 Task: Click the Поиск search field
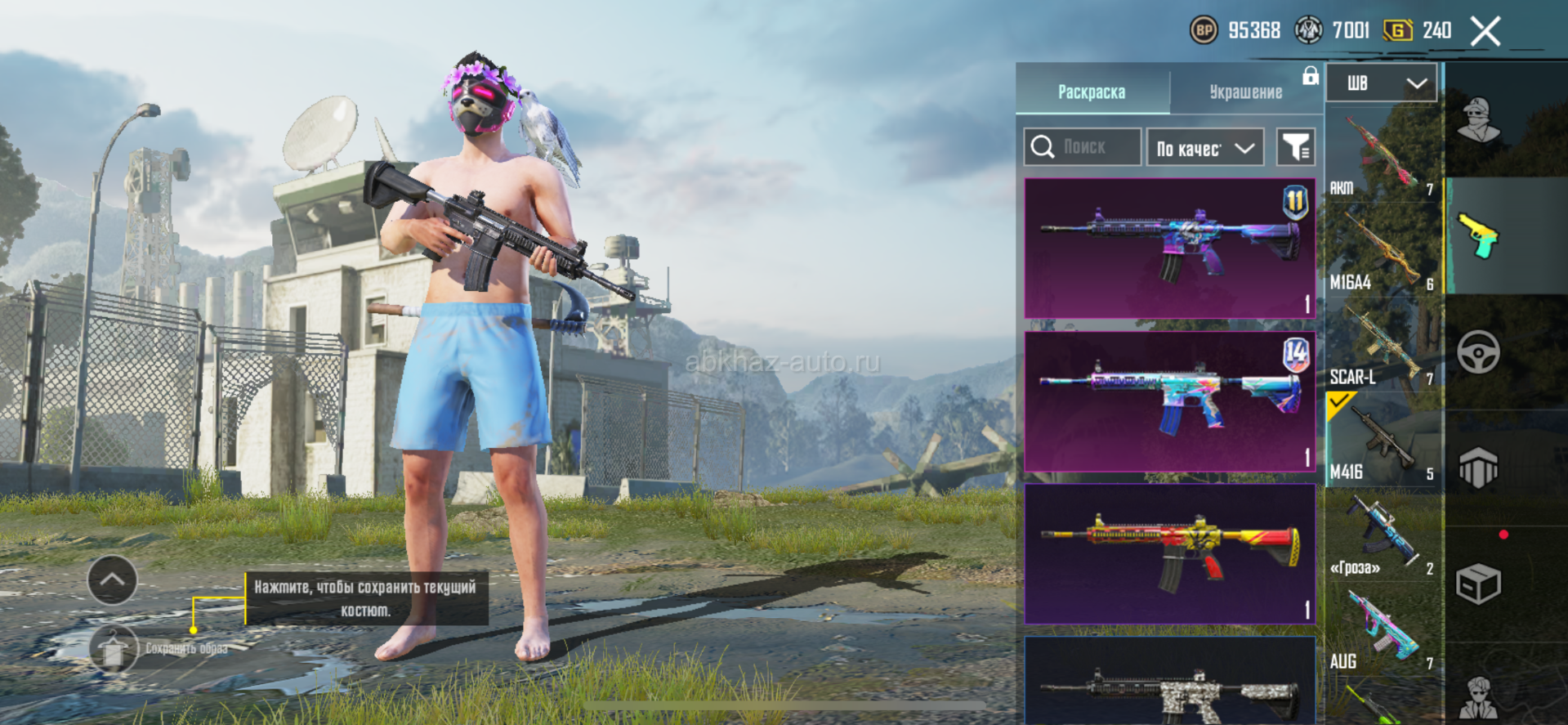(x=1083, y=147)
